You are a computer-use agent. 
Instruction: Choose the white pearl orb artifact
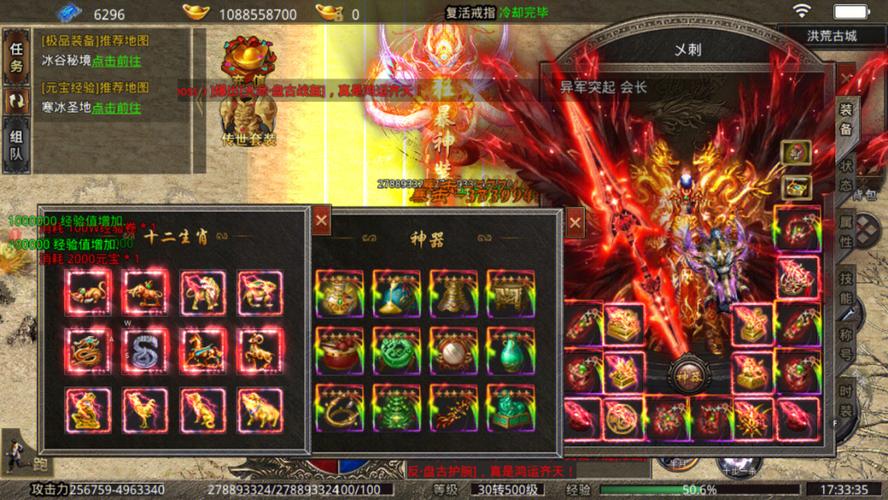coord(454,350)
